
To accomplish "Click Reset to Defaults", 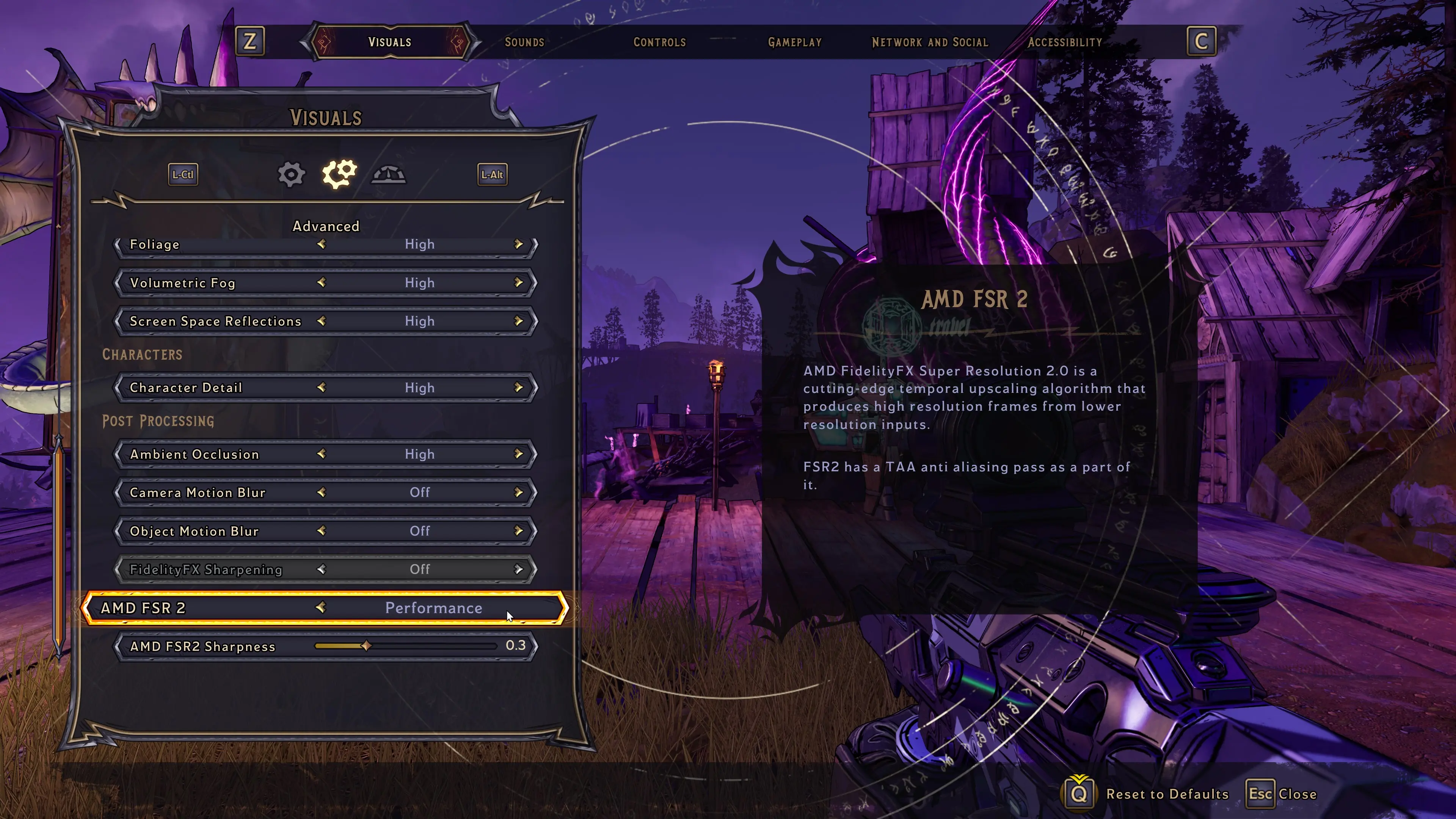I will (1166, 794).
